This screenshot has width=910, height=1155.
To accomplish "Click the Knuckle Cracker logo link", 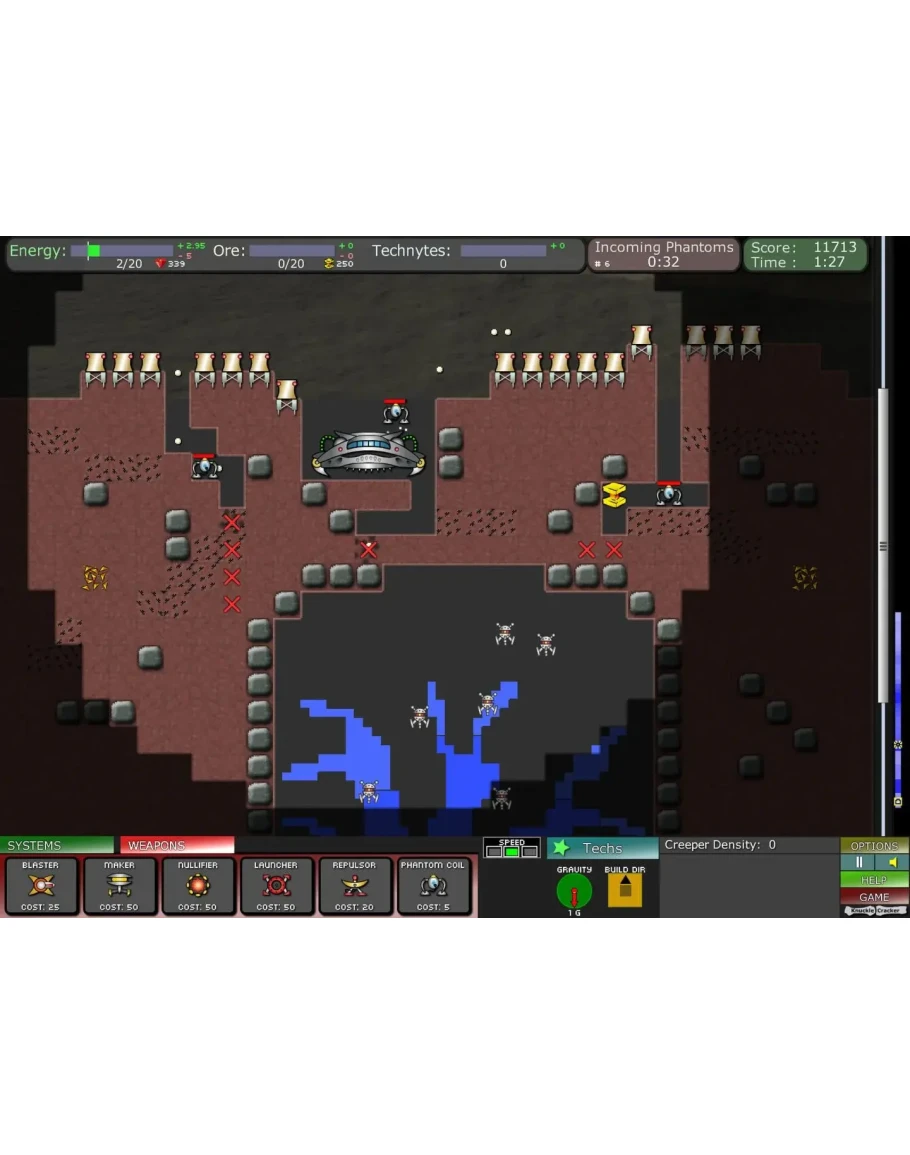I will click(x=874, y=910).
